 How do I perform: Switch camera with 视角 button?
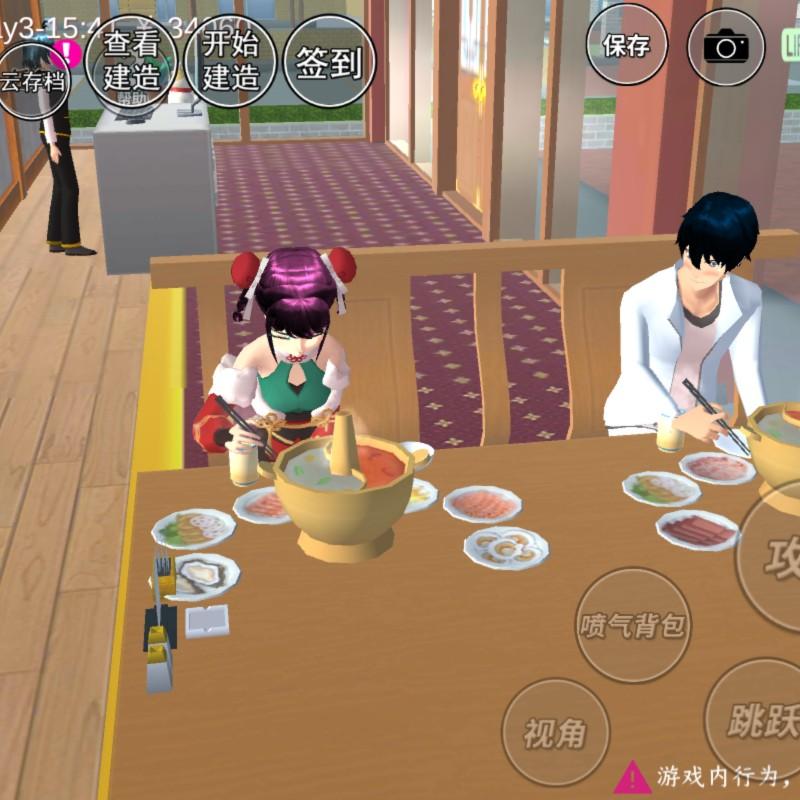click(555, 733)
